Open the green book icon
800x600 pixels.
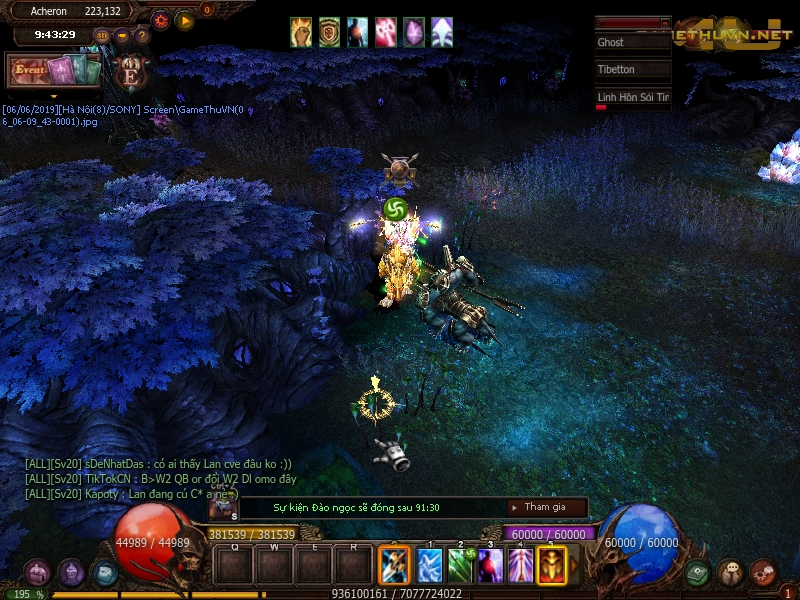tap(697, 573)
